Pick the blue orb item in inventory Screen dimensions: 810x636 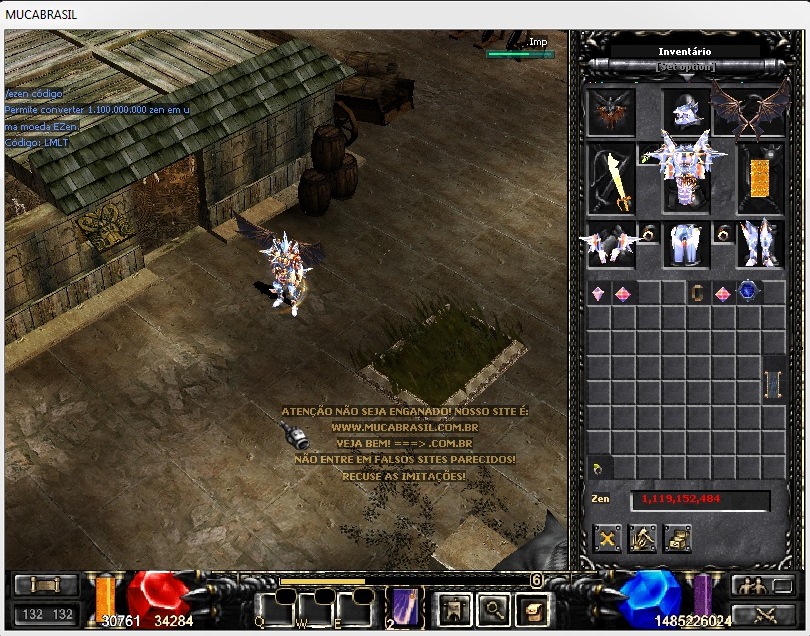coord(747,291)
